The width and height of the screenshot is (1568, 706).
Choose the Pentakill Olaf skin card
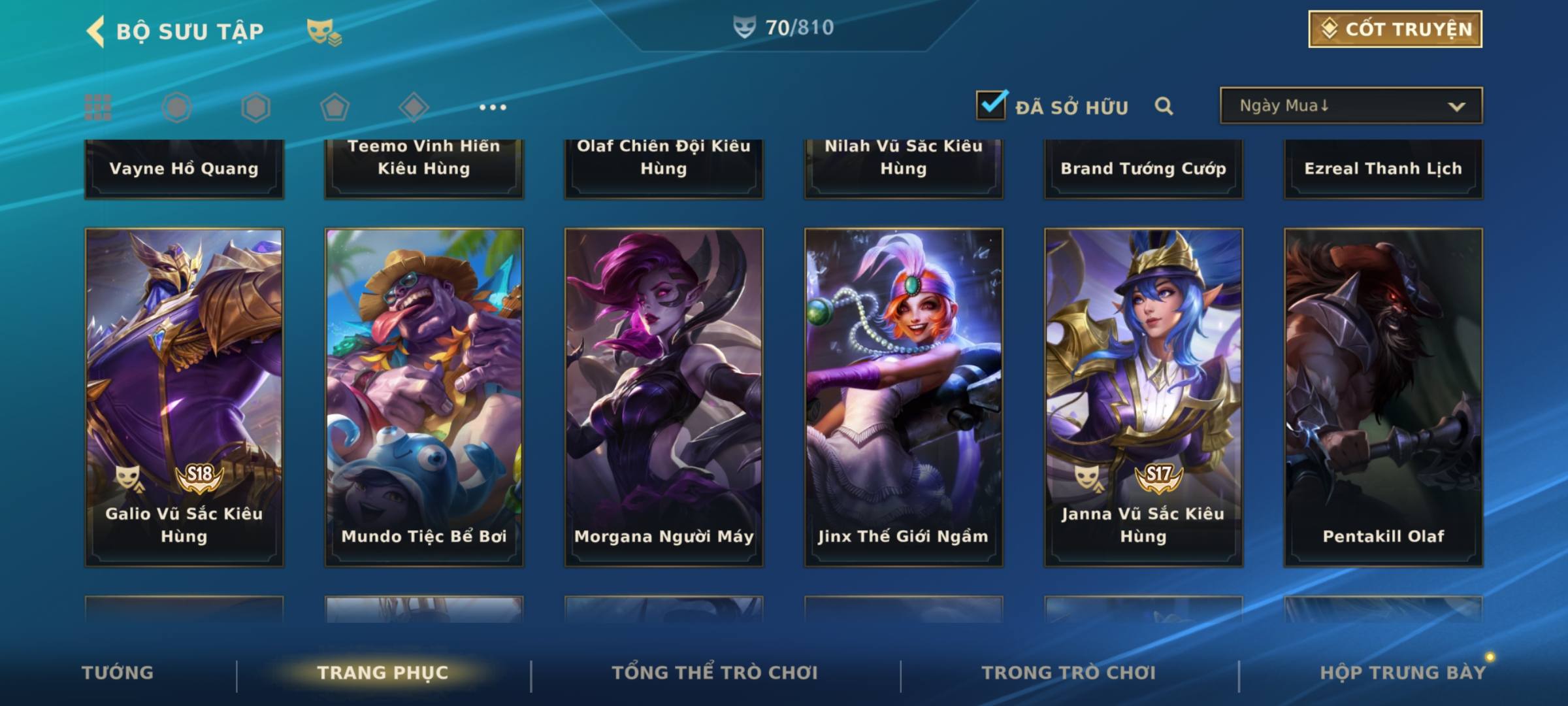[x=1383, y=397]
